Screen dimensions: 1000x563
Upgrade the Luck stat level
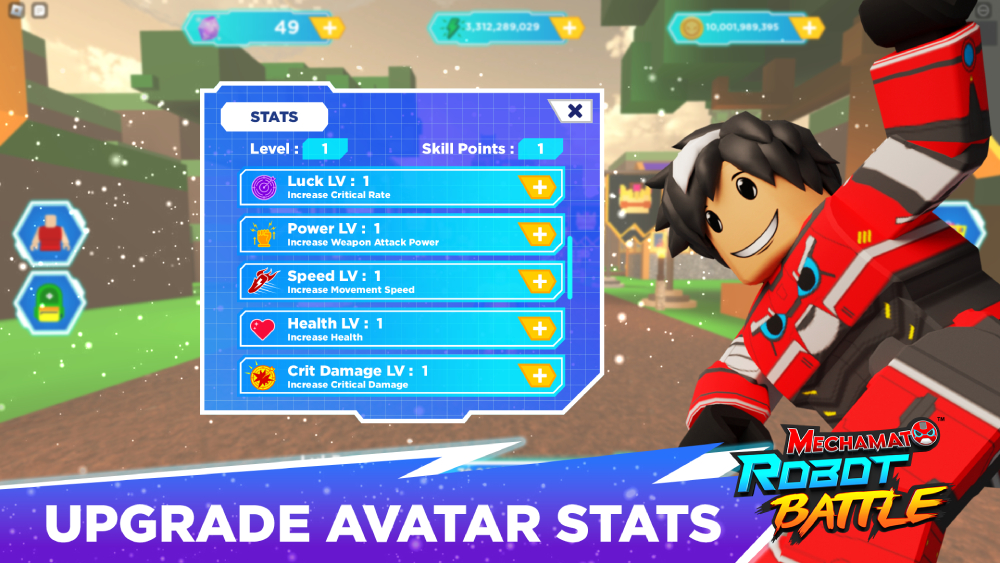pos(538,187)
